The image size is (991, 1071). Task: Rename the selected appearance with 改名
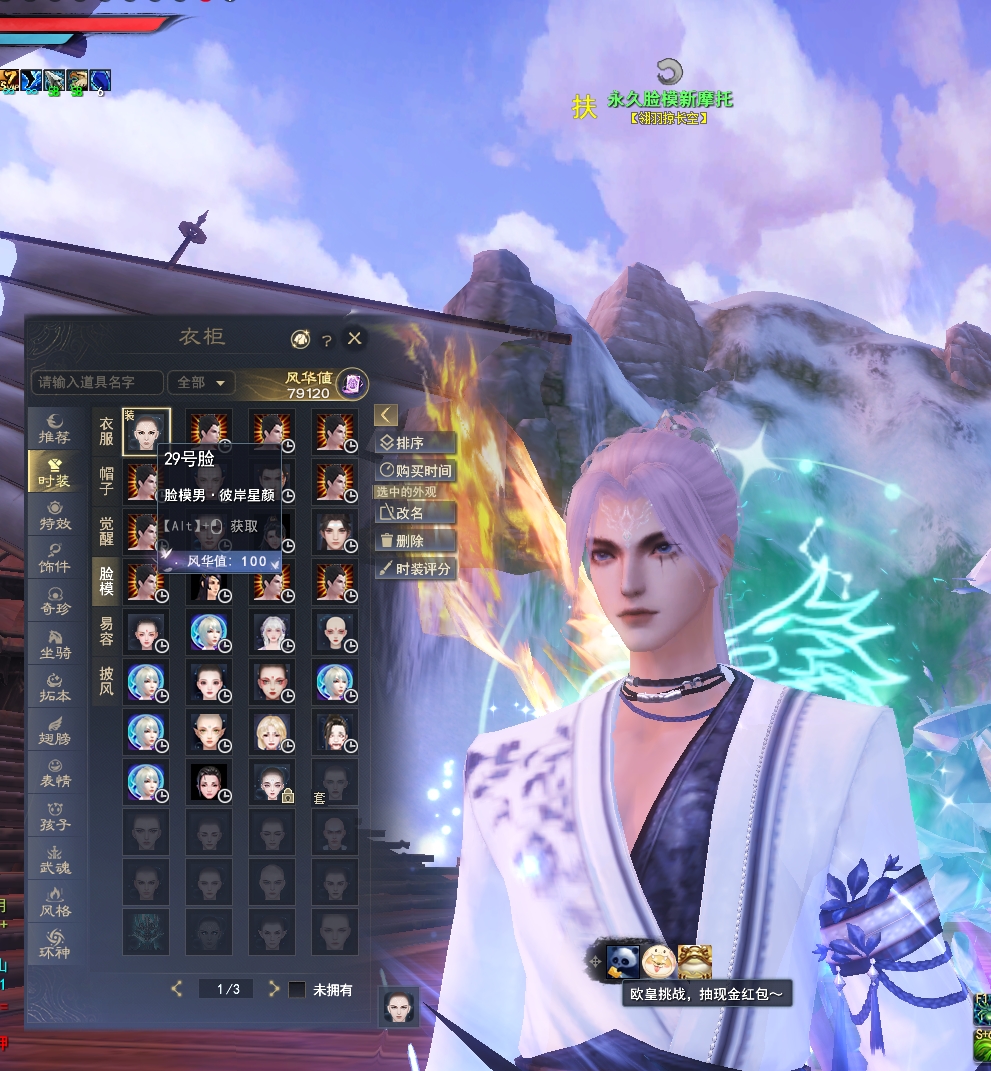coord(416,512)
